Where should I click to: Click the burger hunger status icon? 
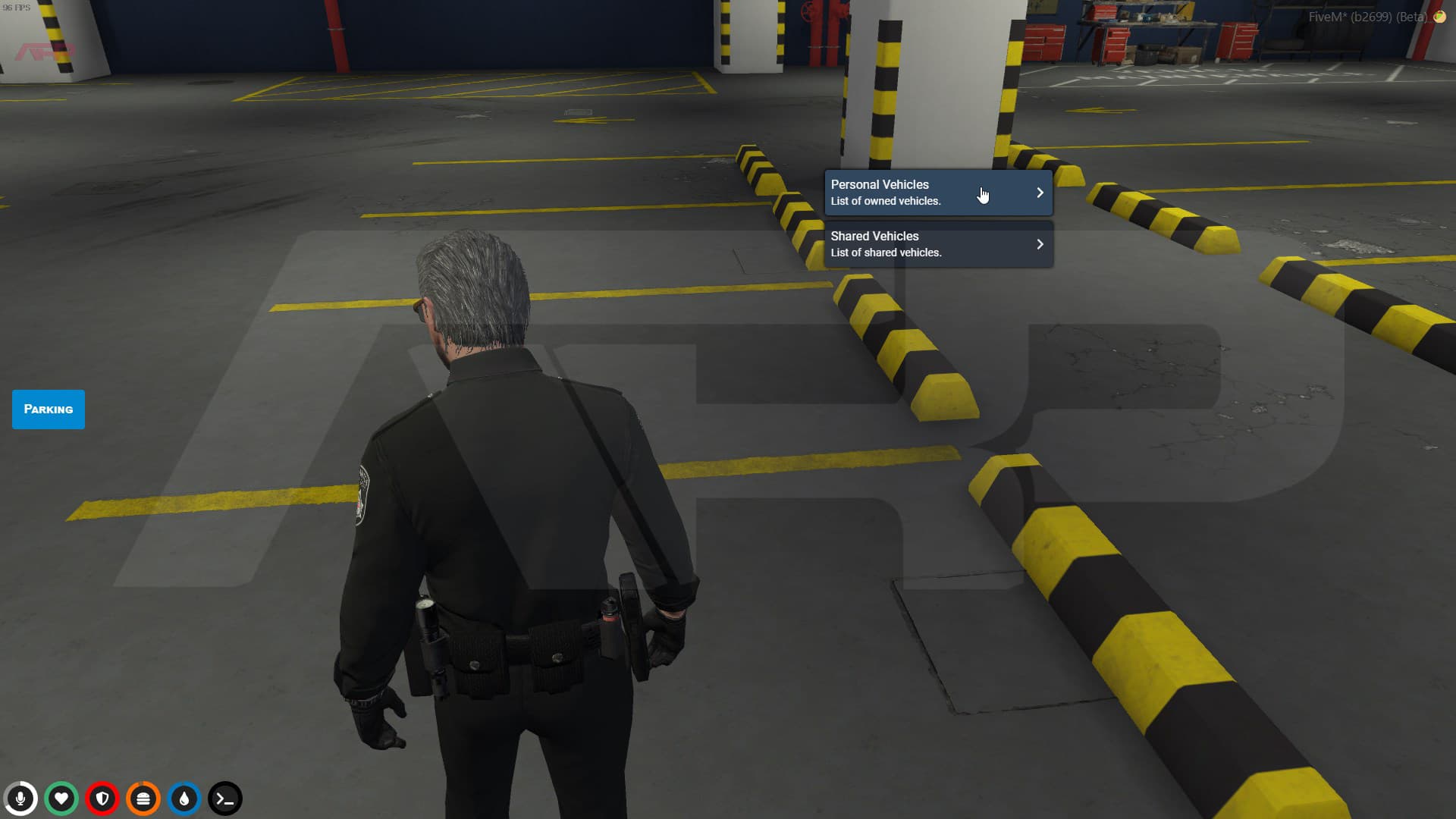pos(143,799)
